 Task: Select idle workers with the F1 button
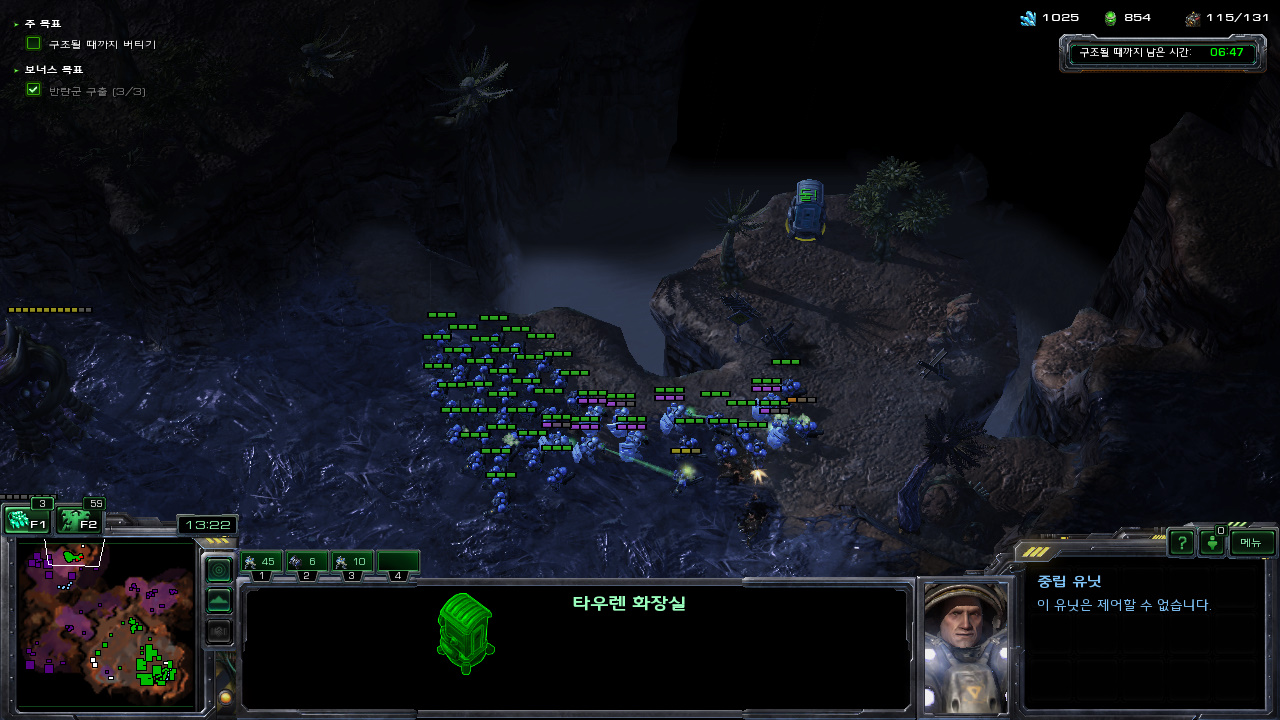pos(27,520)
